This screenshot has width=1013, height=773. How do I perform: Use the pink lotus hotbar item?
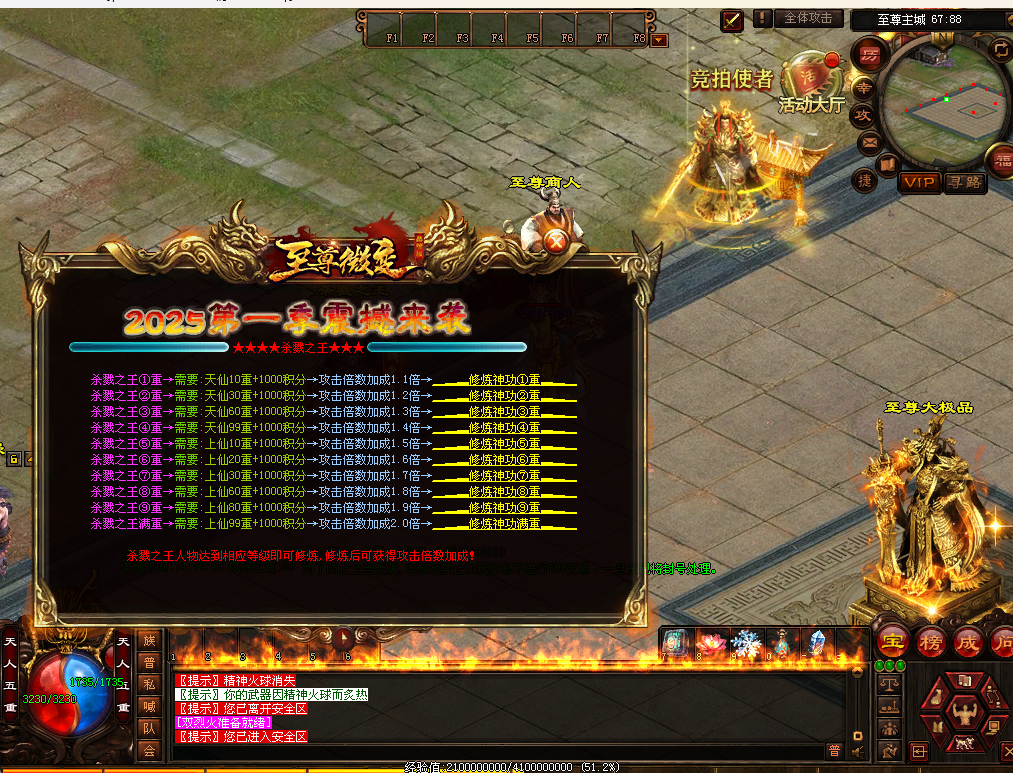point(711,643)
